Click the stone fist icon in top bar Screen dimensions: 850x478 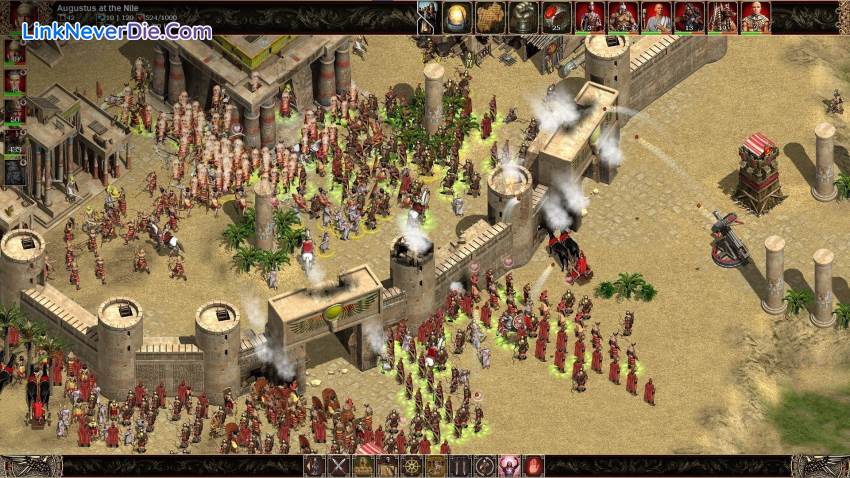tap(524, 16)
